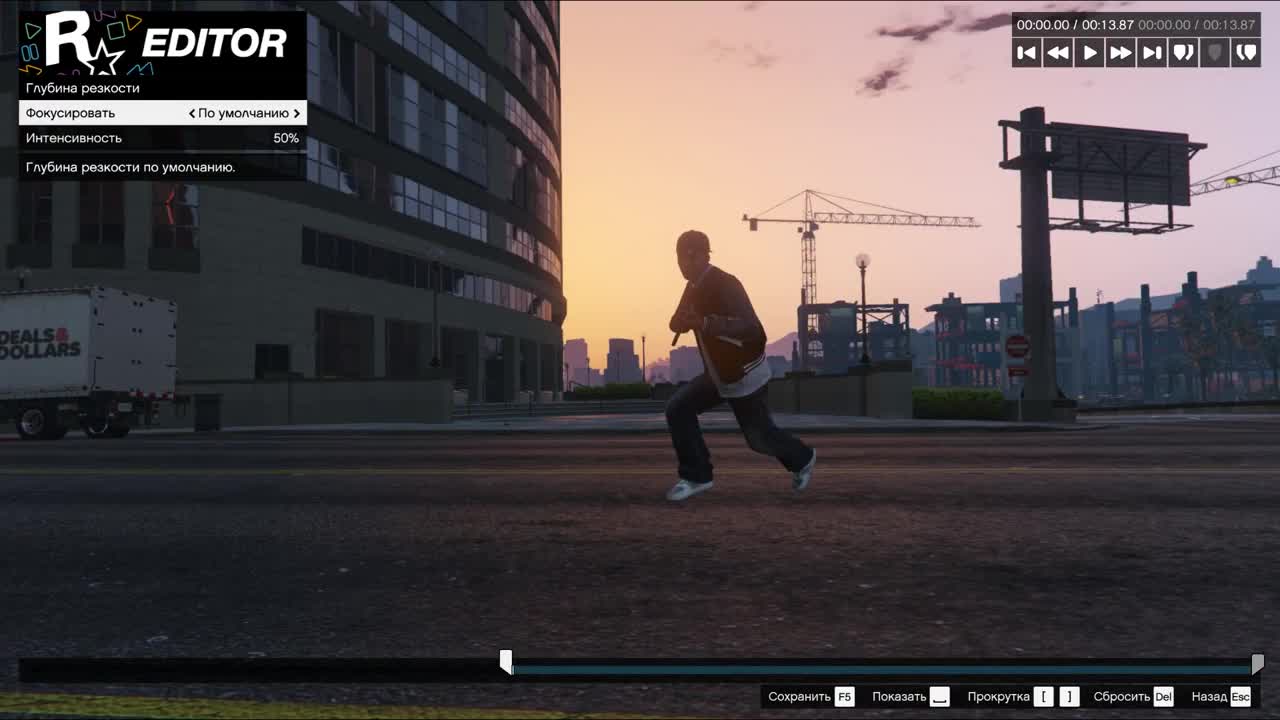Select the white marker on the timeline
Screen dimensions: 1280x720
pos(506,662)
